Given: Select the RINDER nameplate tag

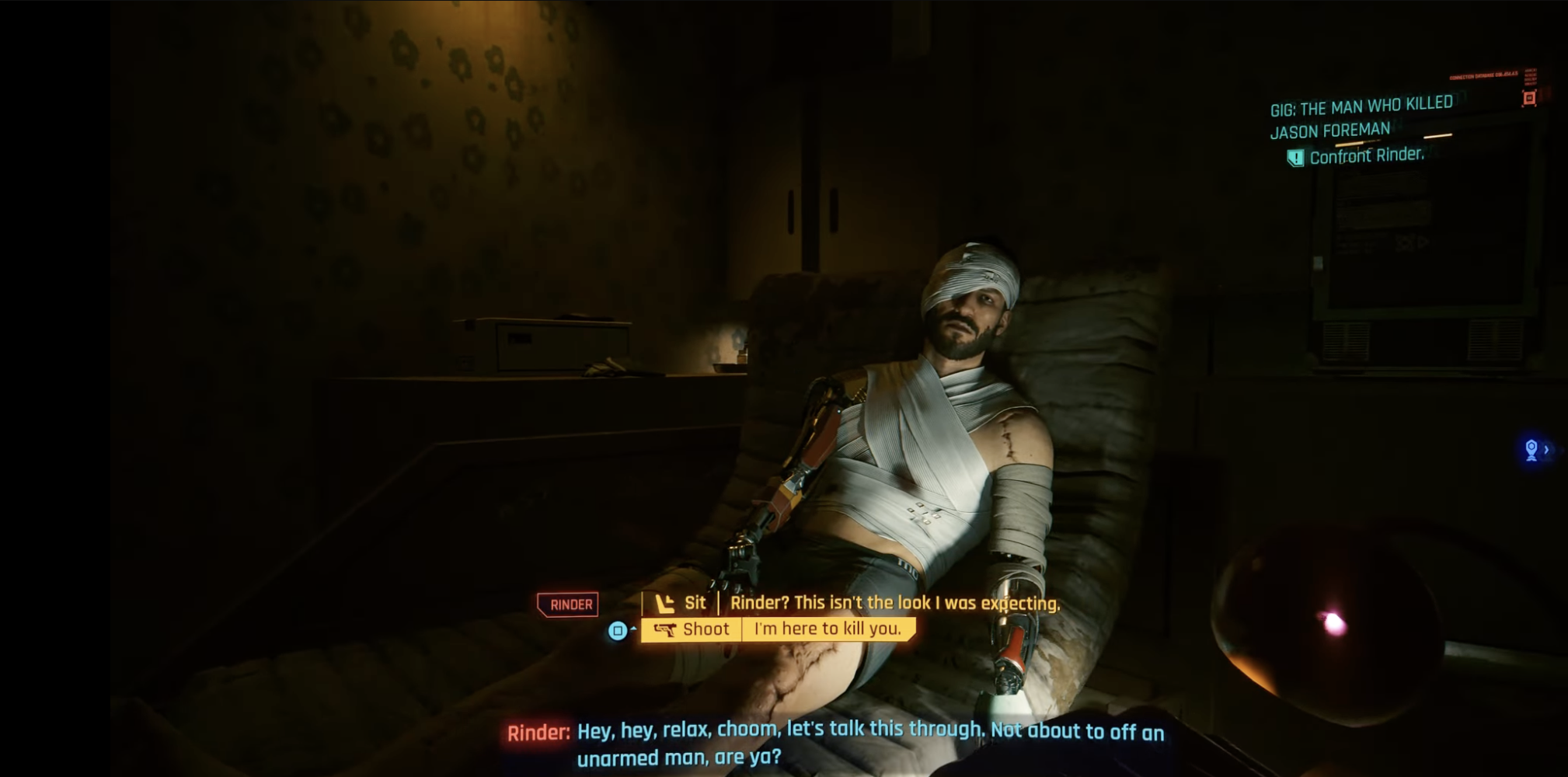Looking at the screenshot, I should [570, 603].
